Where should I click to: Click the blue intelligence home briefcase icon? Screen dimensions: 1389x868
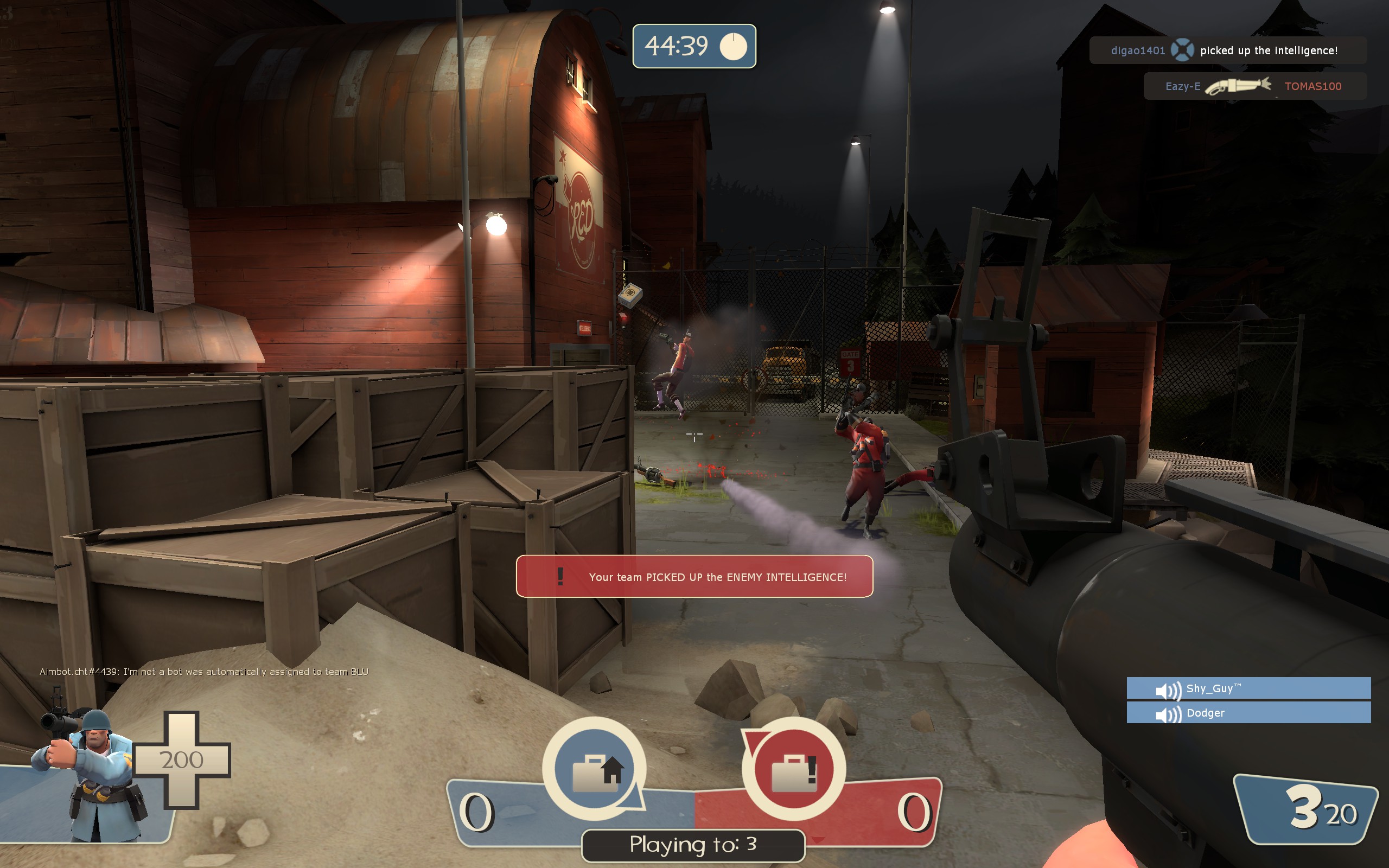pos(594,769)
